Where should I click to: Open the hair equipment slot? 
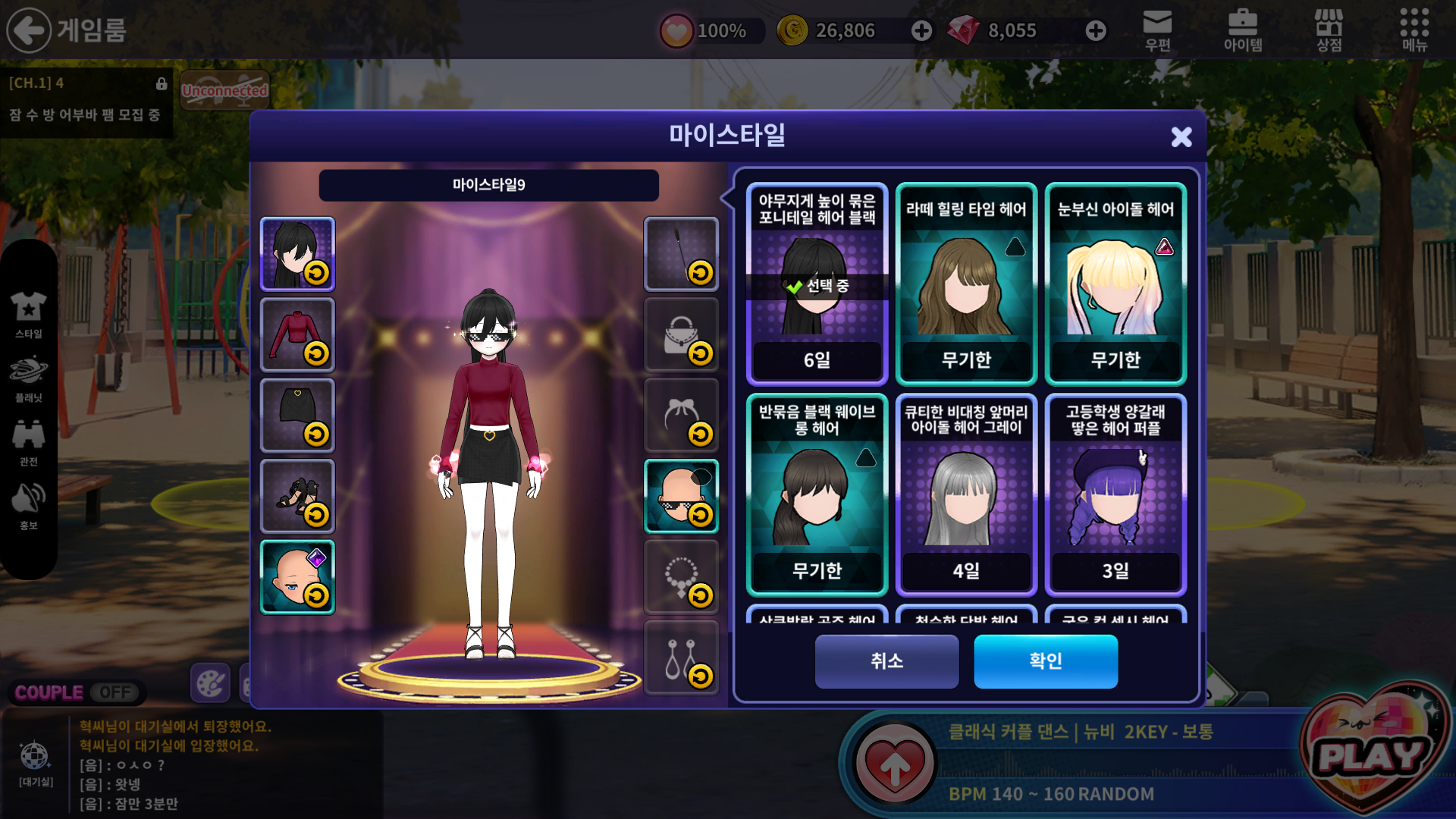click(297, 254)
